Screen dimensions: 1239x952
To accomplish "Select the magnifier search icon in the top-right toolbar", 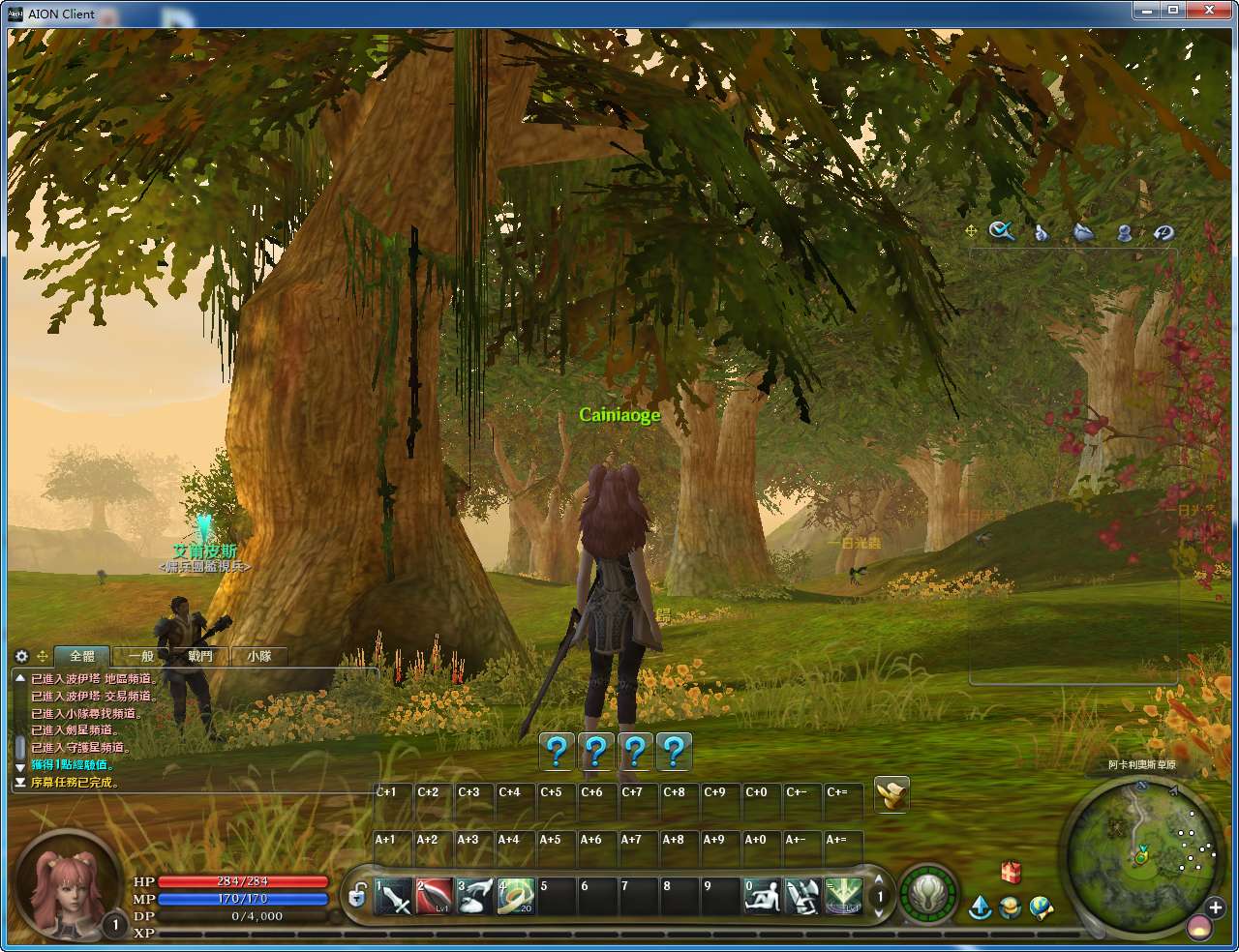I will (x=1001, y=232).
